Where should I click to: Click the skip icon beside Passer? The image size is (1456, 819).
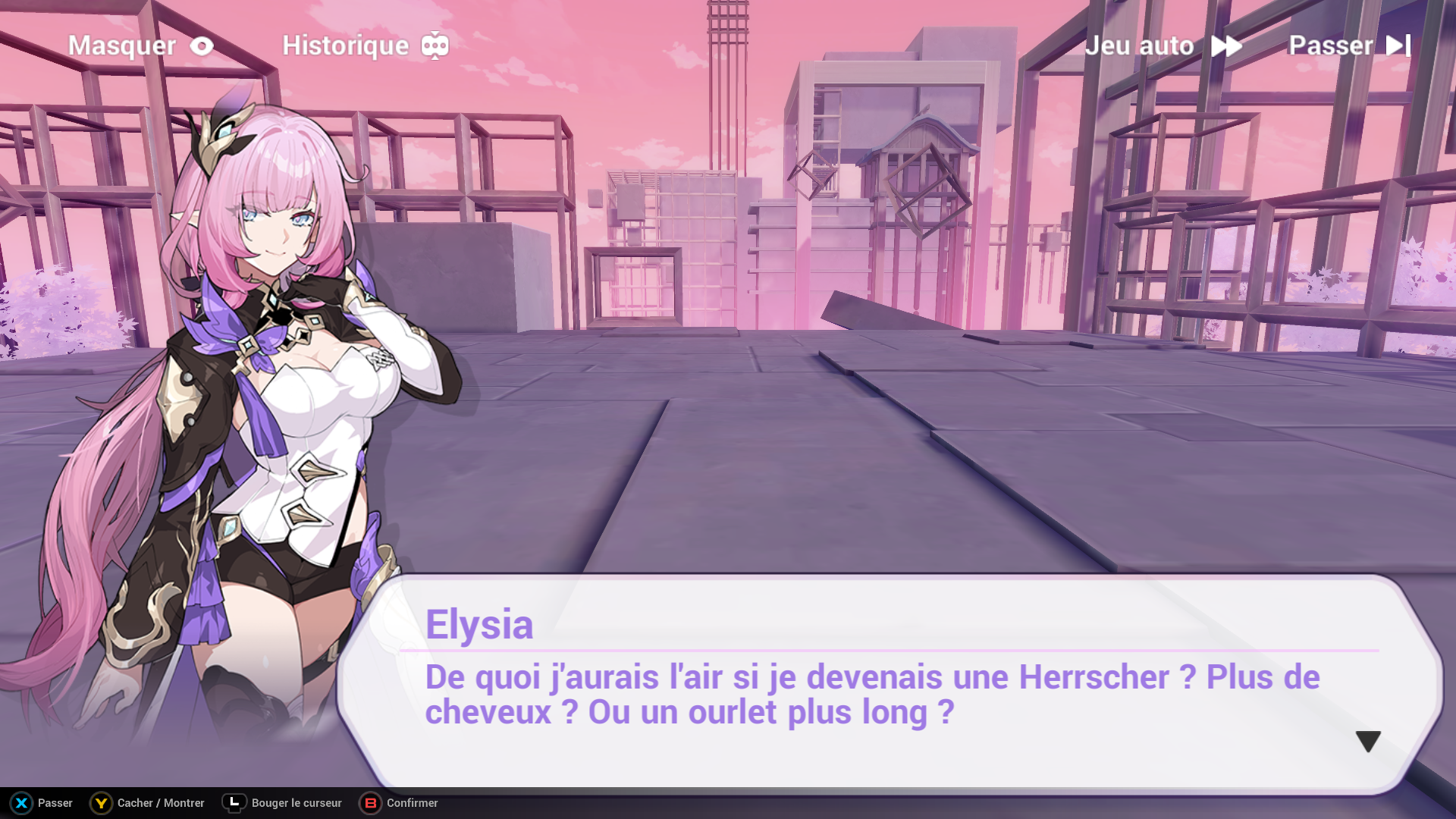(1397, 45)
